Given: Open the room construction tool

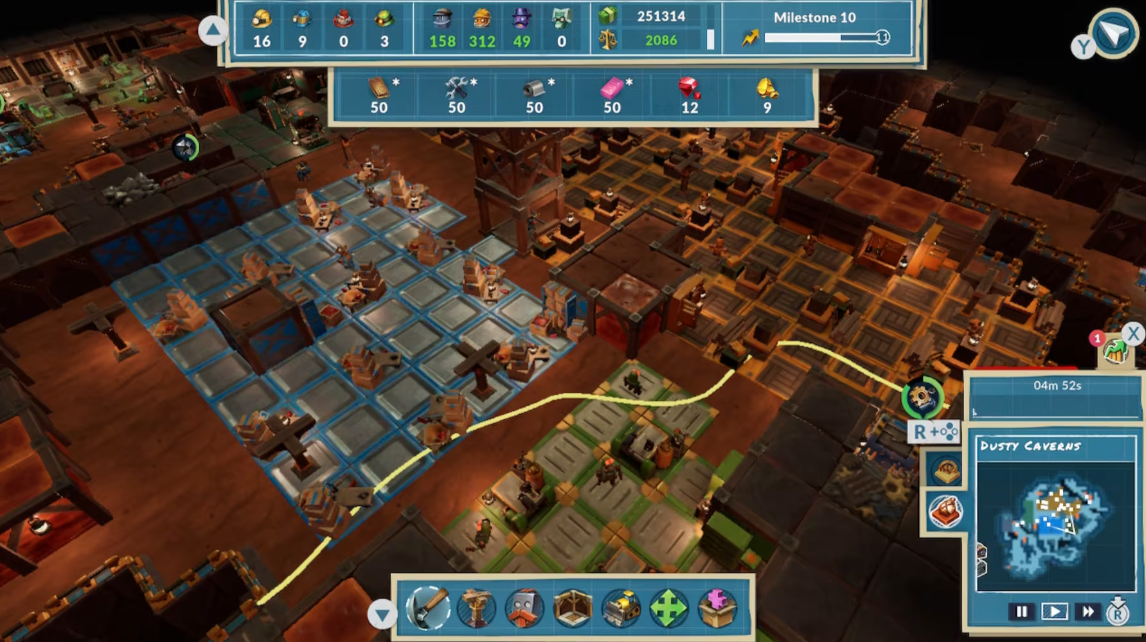Looking at the screenshot, I should [573, 608].
